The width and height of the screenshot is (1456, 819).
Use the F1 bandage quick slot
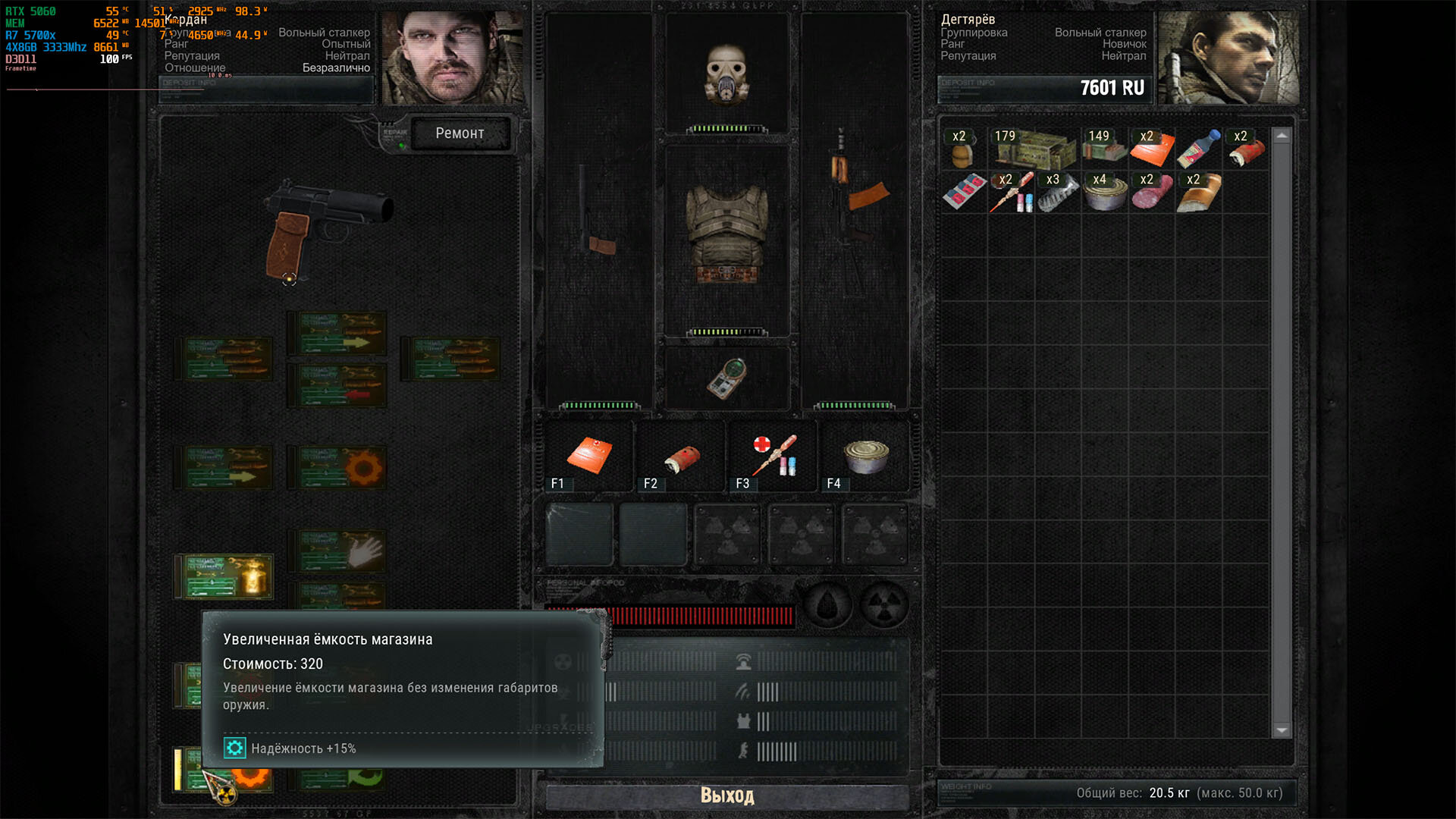click(x=589, y=455)
